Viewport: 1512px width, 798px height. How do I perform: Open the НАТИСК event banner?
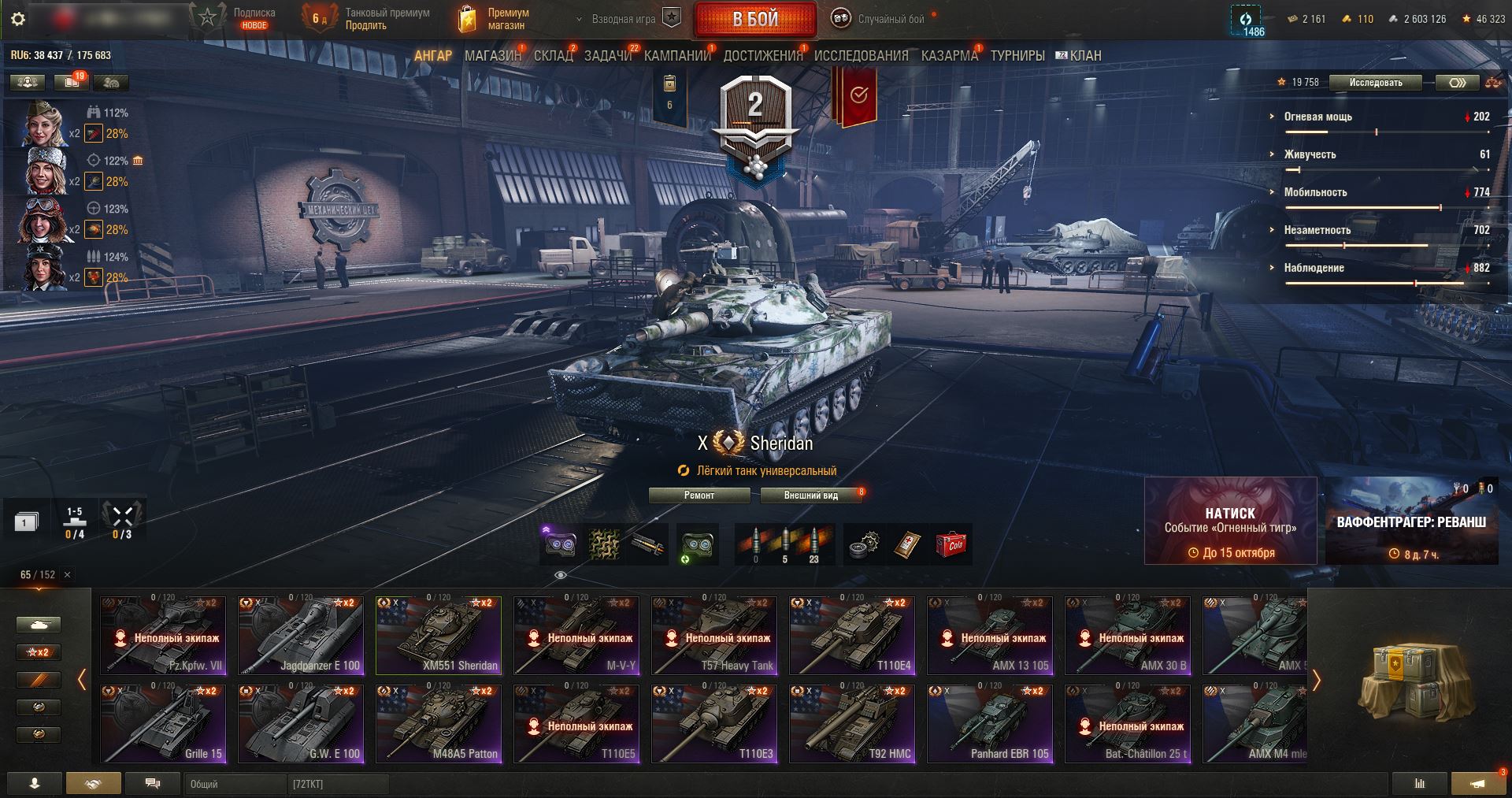click(x=1230, y=521)
